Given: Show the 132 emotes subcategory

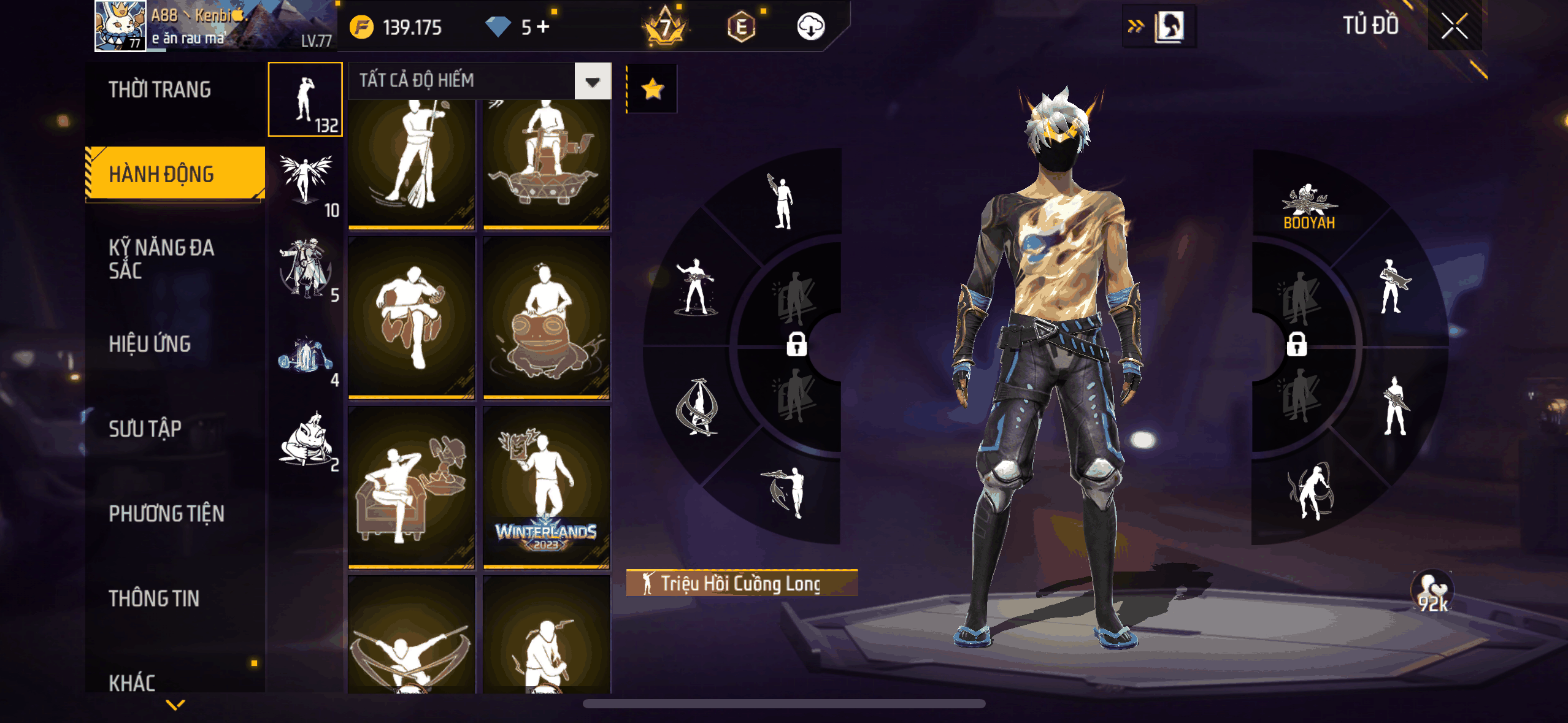Looking at the screenshot, I should (306, 100).
